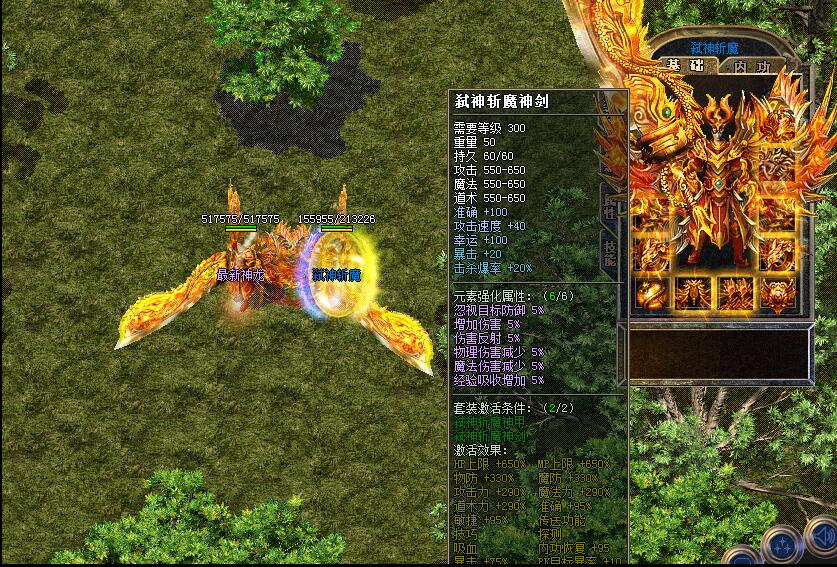Switch to the 基础 tab
This screenshot has width=837, height=567.
pos(687,66)
